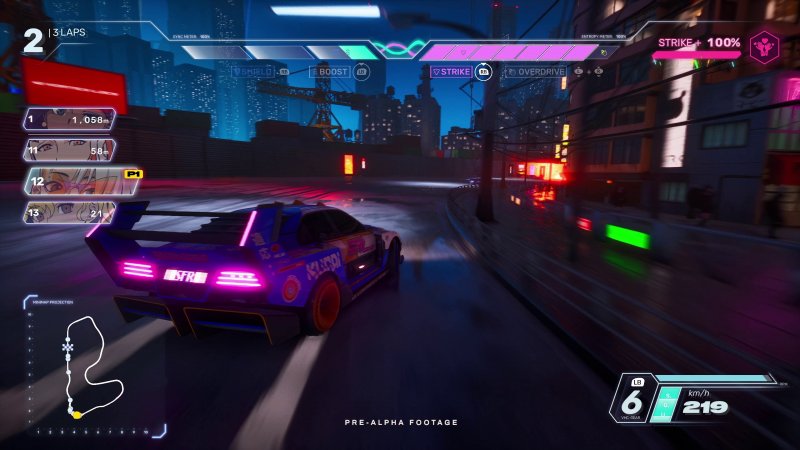Select the 11th place racer portrait
Viewport: 800px width, 450px height.
tap(68, 150)
